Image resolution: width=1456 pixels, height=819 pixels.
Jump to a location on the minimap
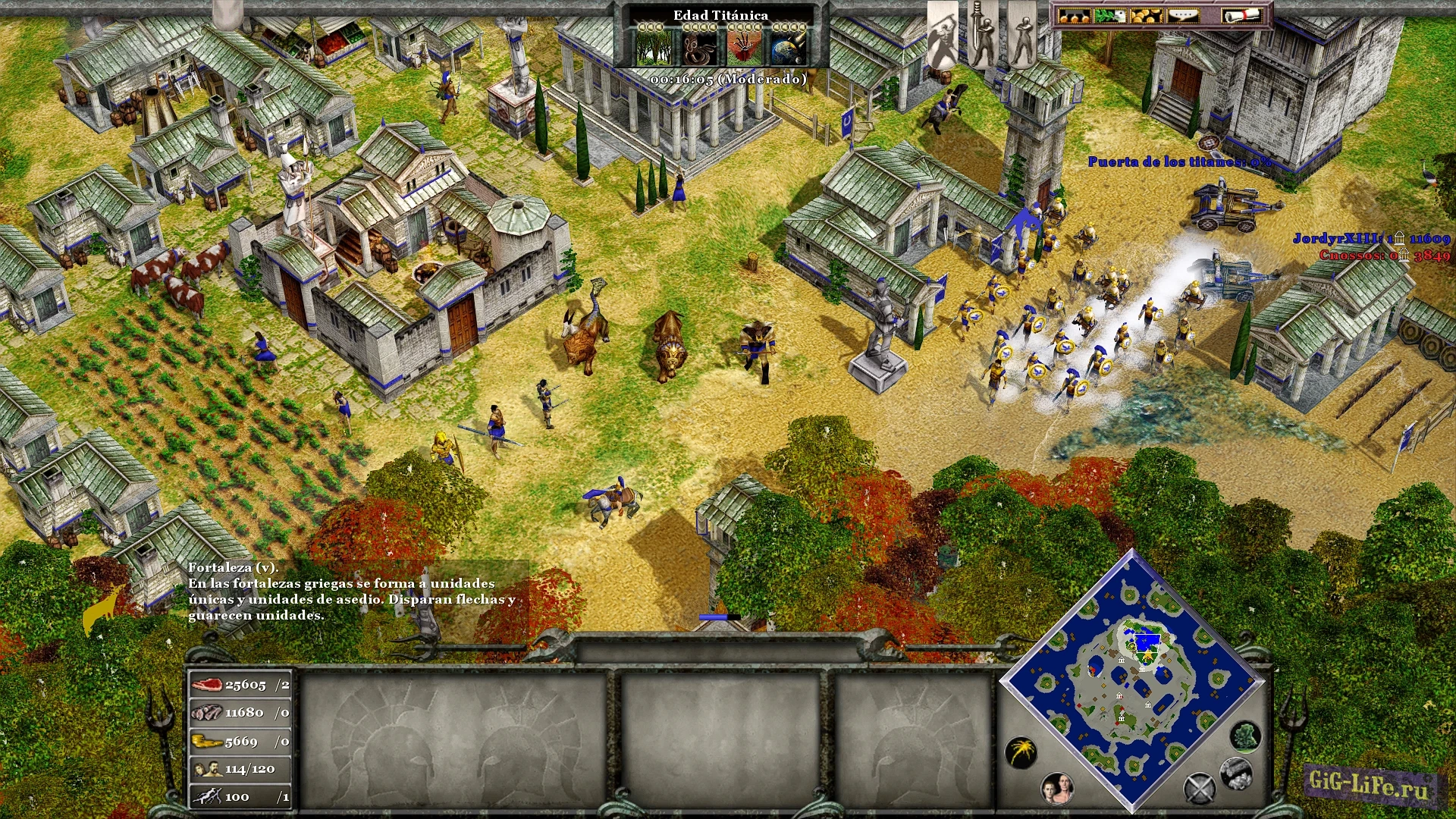tap(1132, 680)
